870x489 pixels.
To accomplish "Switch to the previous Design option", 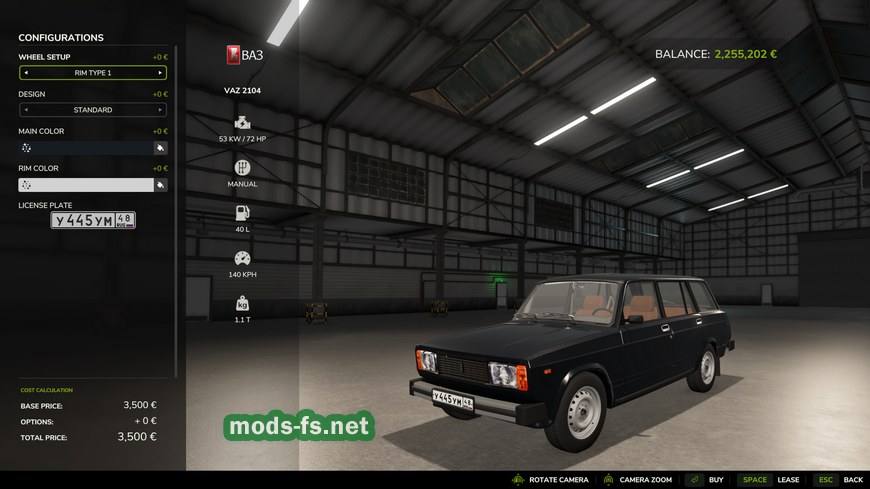I will [x=26, y=110].
